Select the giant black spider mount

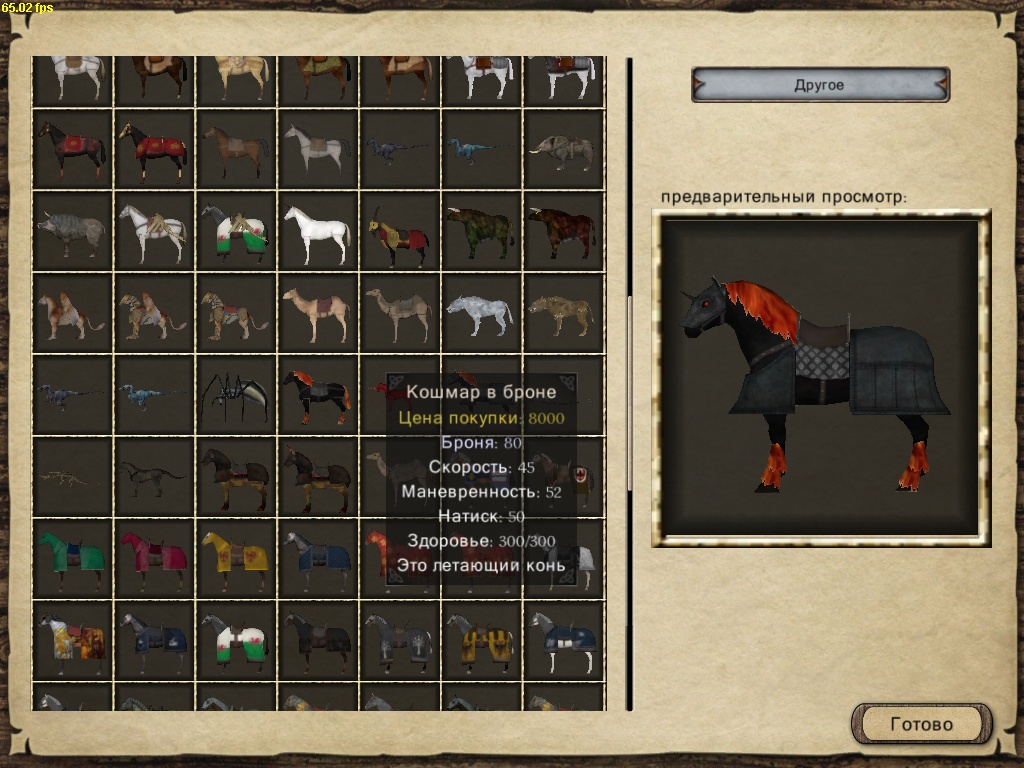pyautogui.click(x=235, y=395)
